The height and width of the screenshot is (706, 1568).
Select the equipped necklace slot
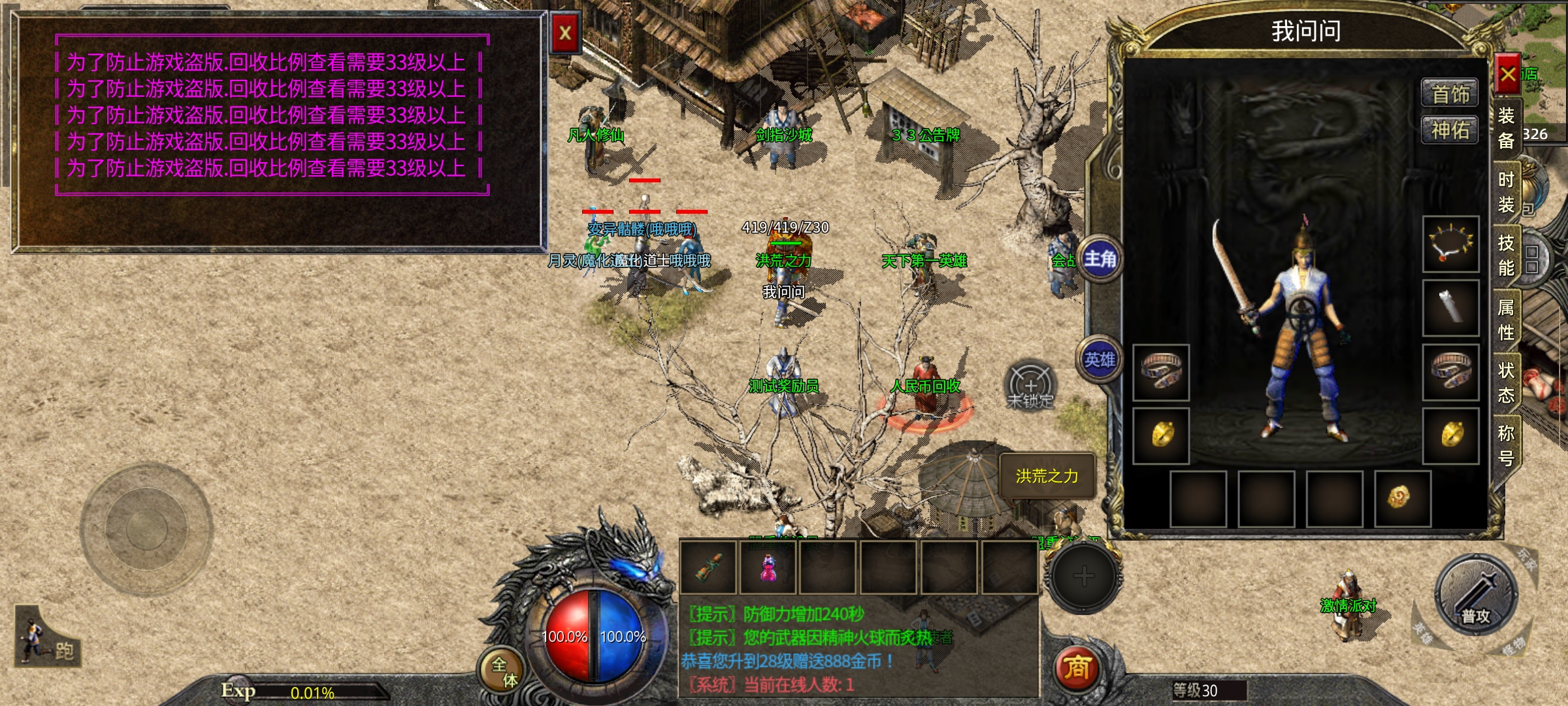(x=1451, y=244)
